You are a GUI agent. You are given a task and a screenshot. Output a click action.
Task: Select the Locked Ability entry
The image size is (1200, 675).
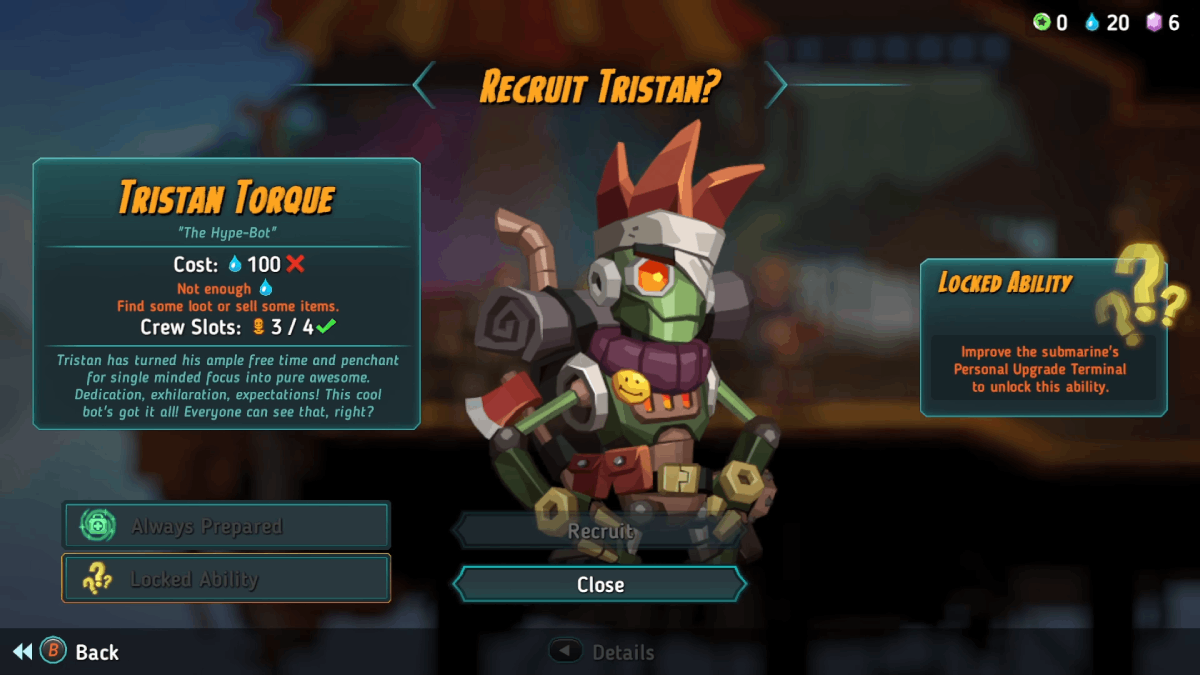click(226, 579)
